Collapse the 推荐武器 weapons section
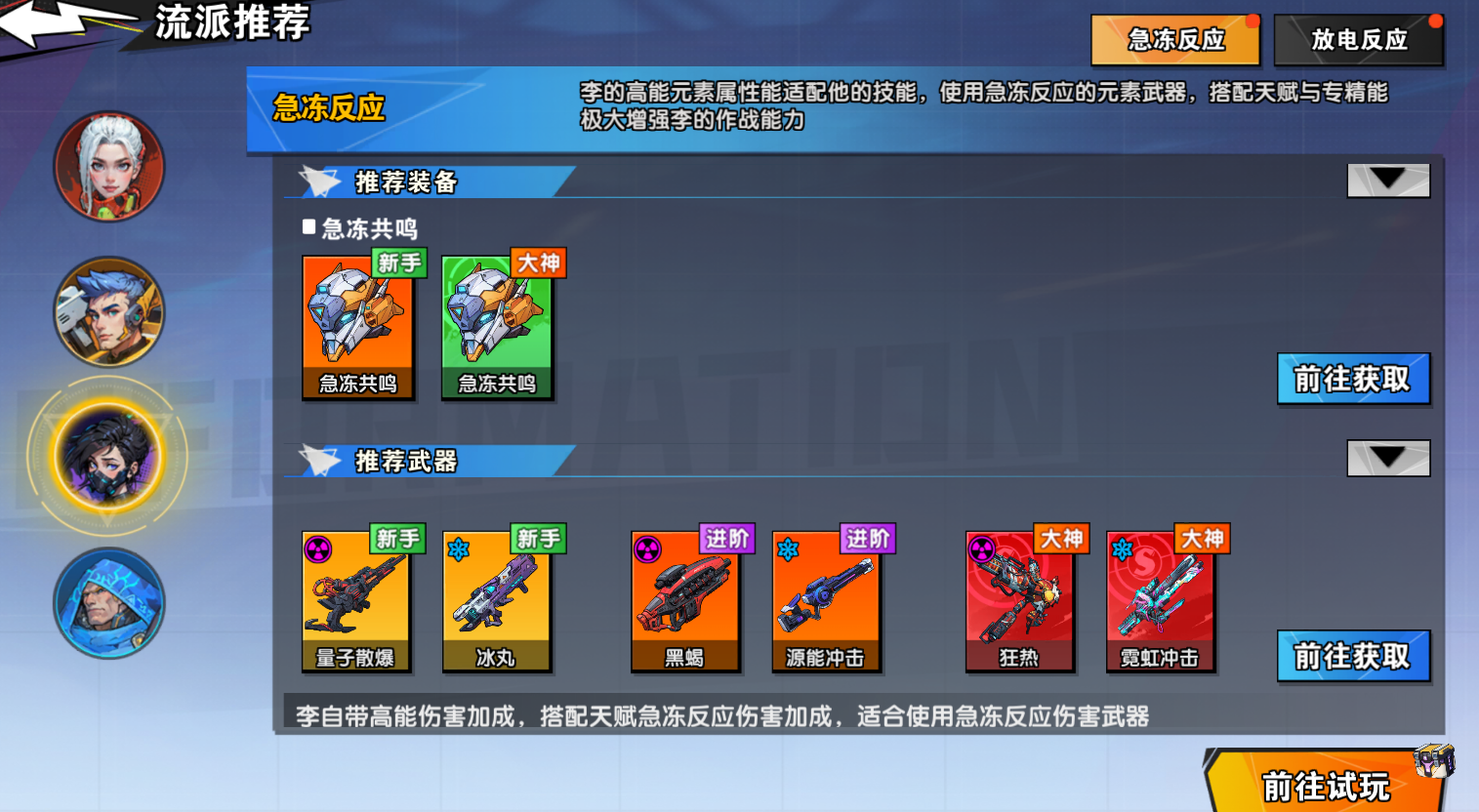Image resolution: width=1479 pixels, height=812 pixels. [x=1387, y=458]
